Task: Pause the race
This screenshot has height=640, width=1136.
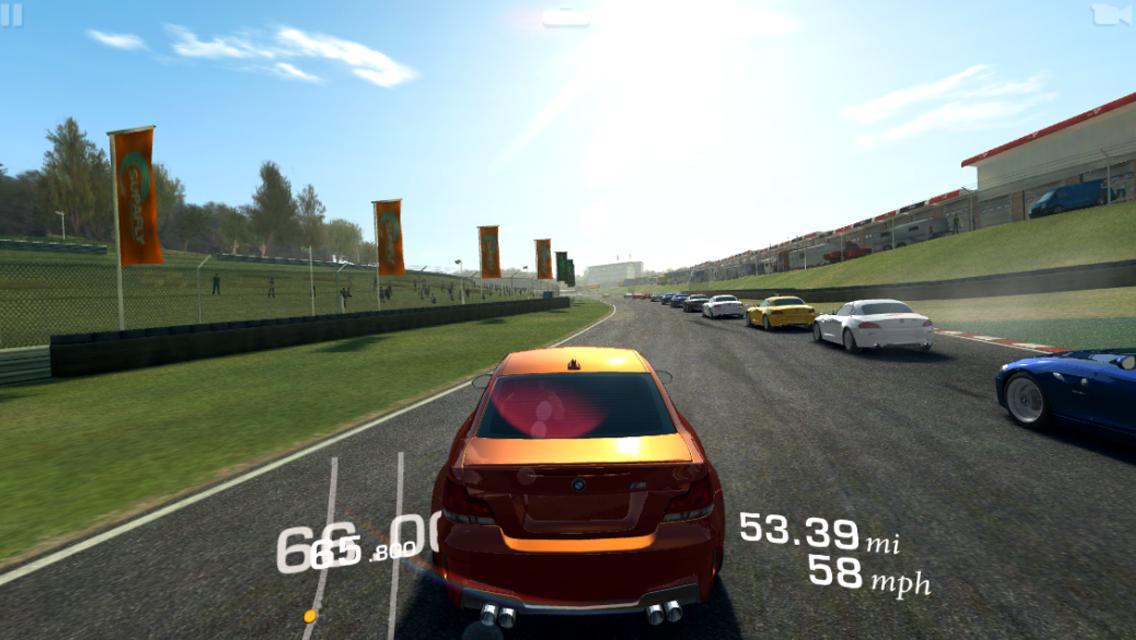Action: coord(12,16)
